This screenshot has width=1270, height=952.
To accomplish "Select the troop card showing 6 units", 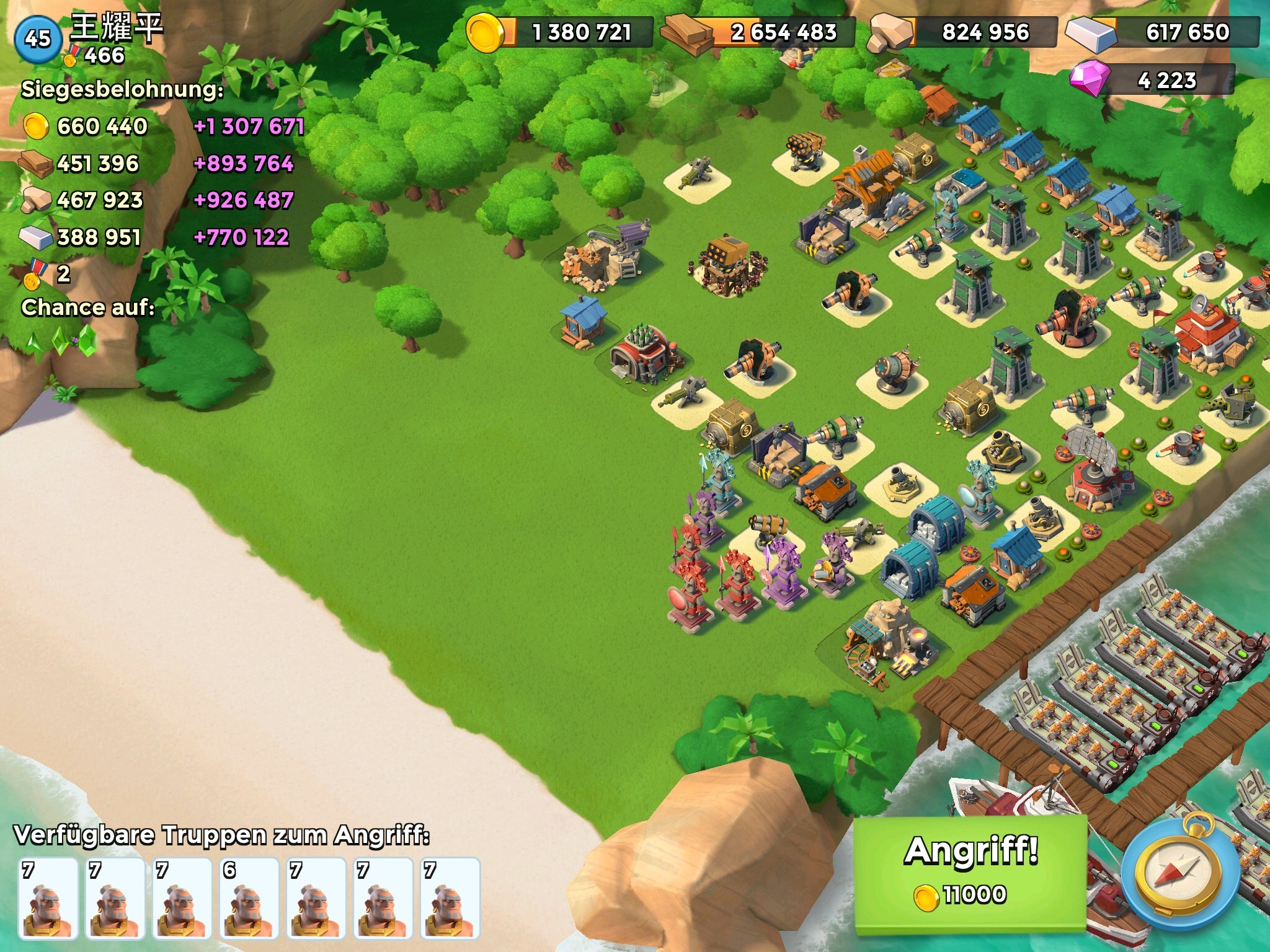I will (x=249, y=897).
